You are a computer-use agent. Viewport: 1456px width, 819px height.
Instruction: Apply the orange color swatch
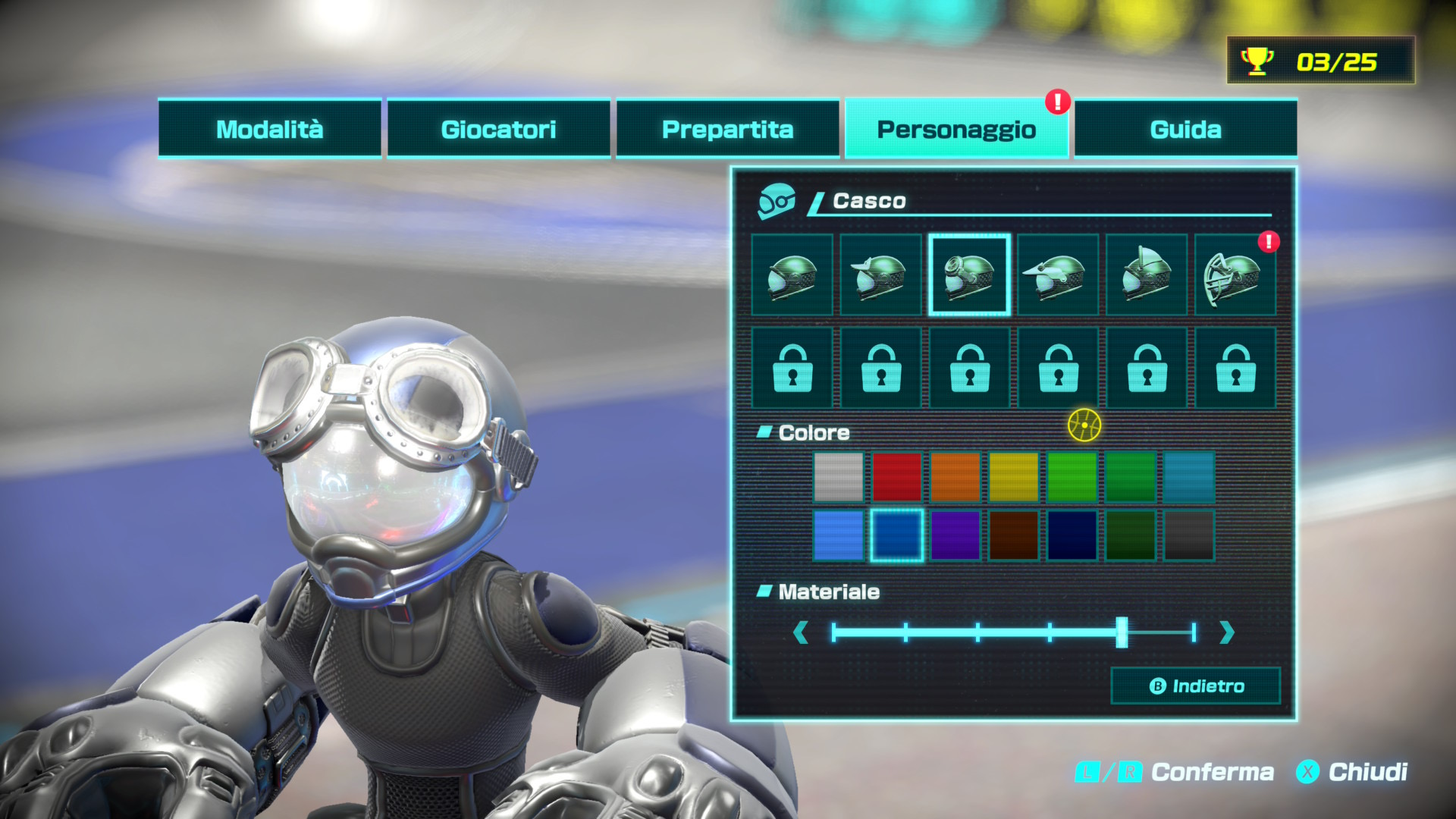click(955, 477)
